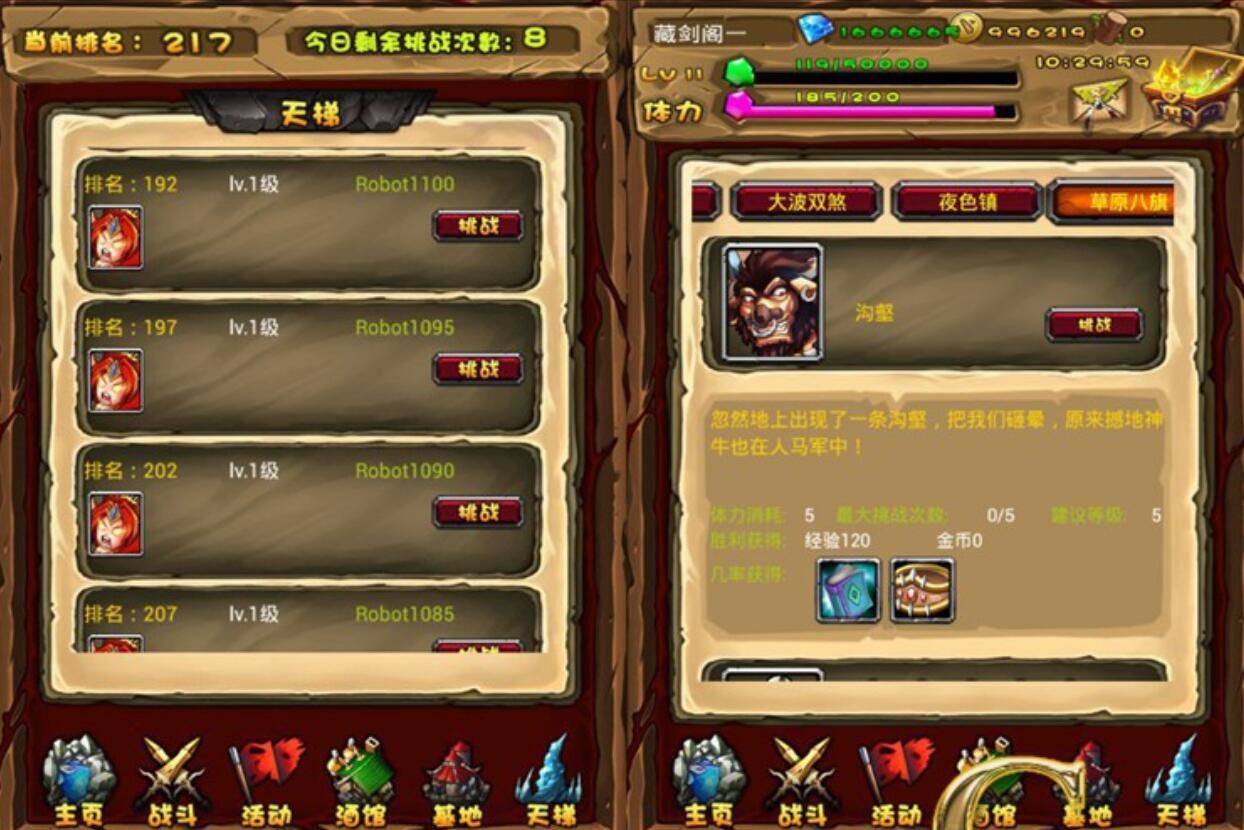
Task: Switch to the 大波双煞 stage tab
Action: (x=806, y=202)
